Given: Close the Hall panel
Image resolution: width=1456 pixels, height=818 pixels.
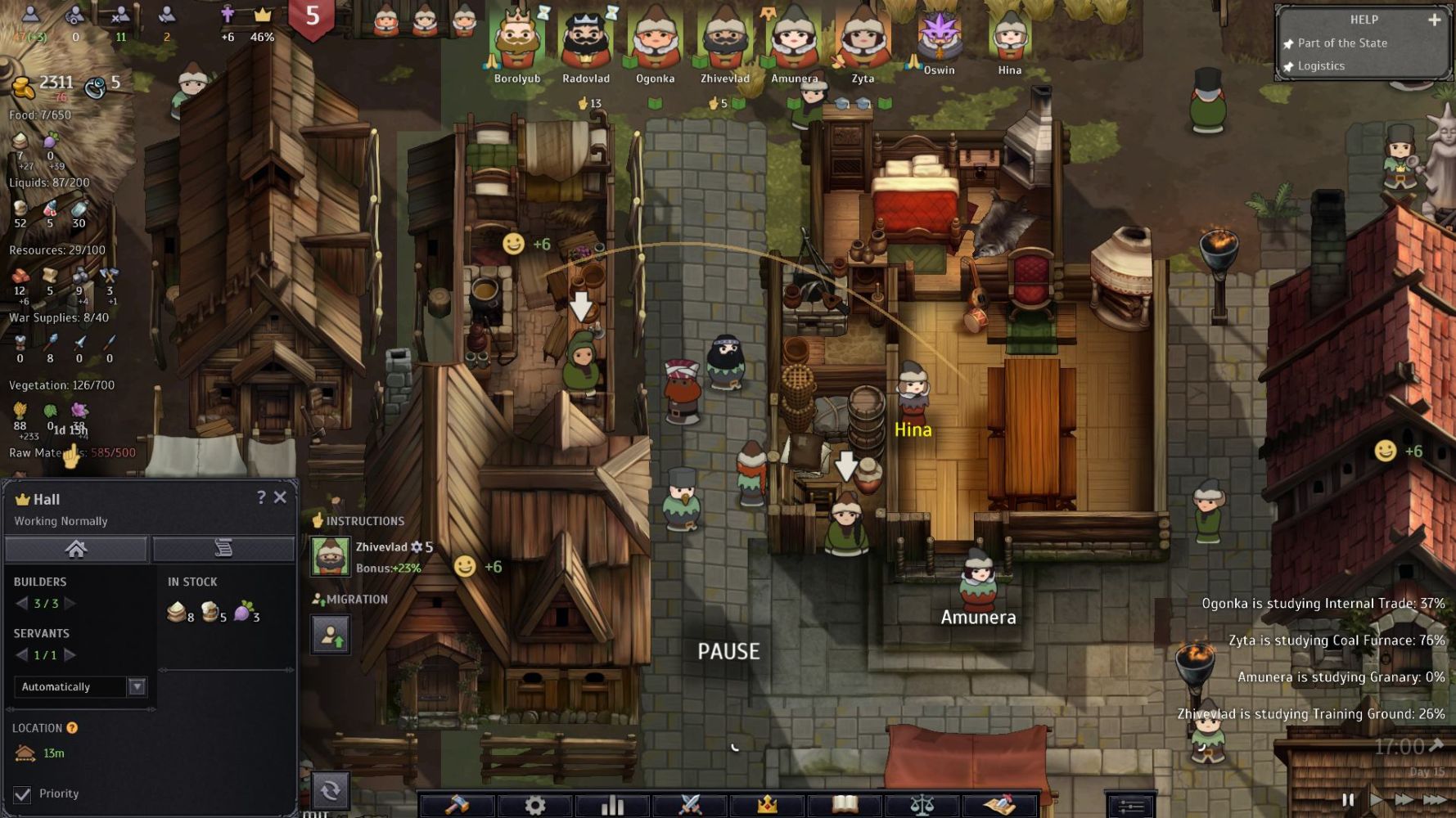Looking at the screenshot, I should [x=280, y=497].
